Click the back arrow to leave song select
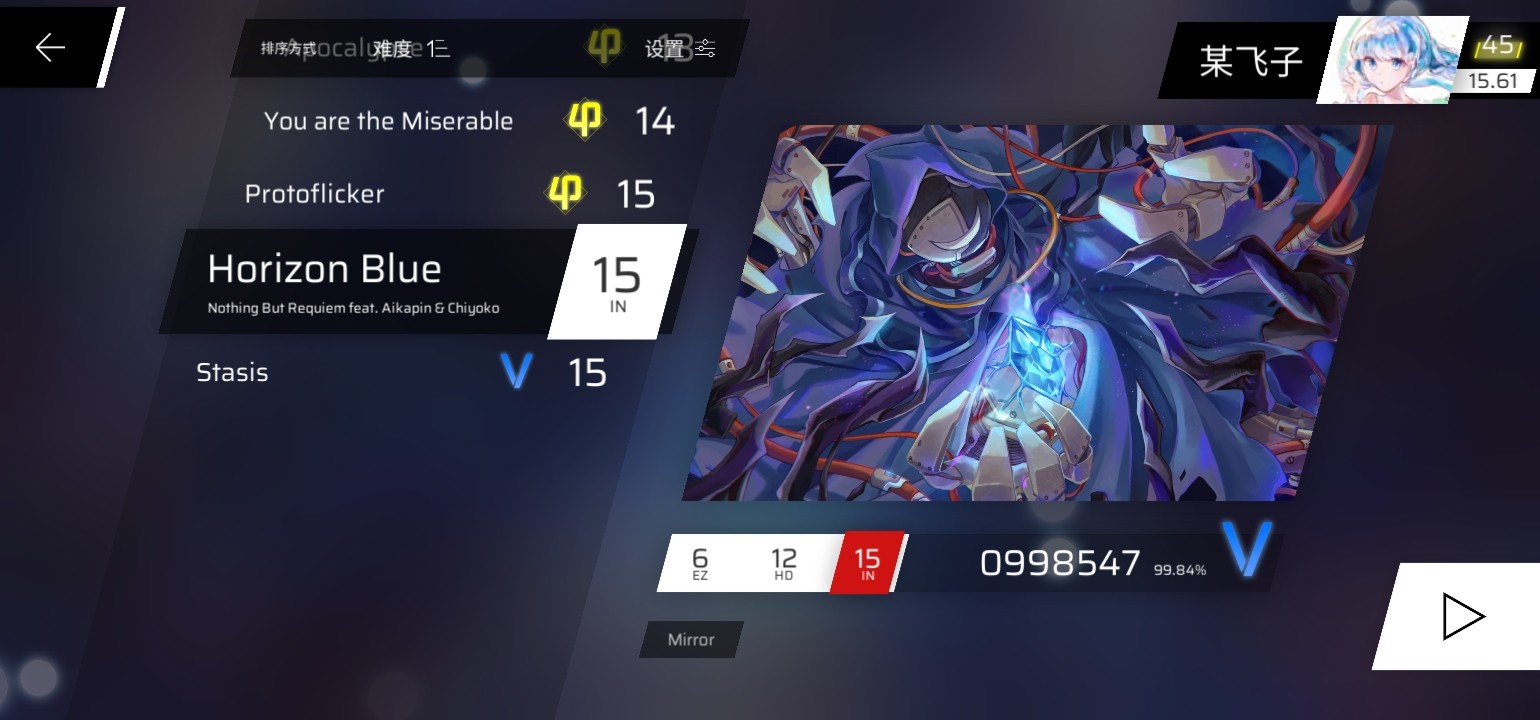The height and width of the screenshot is (720, 1540). (49, 46)
